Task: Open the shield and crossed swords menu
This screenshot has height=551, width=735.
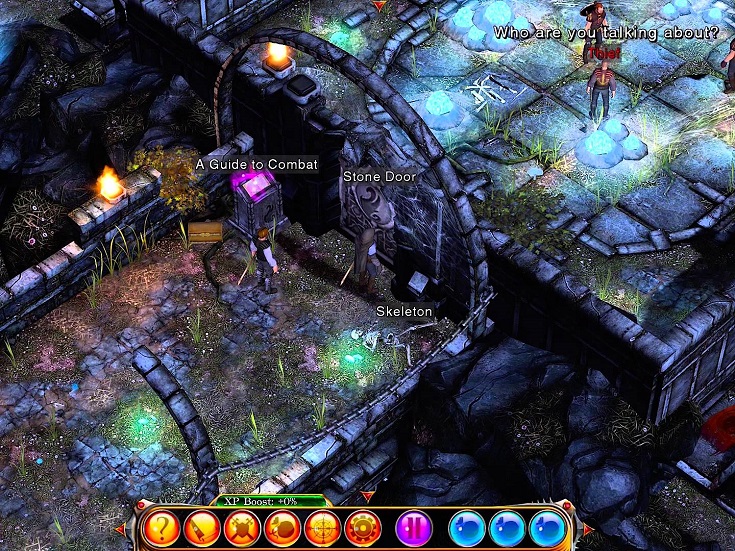Action: pyautogui.click(x=242, y=527)
